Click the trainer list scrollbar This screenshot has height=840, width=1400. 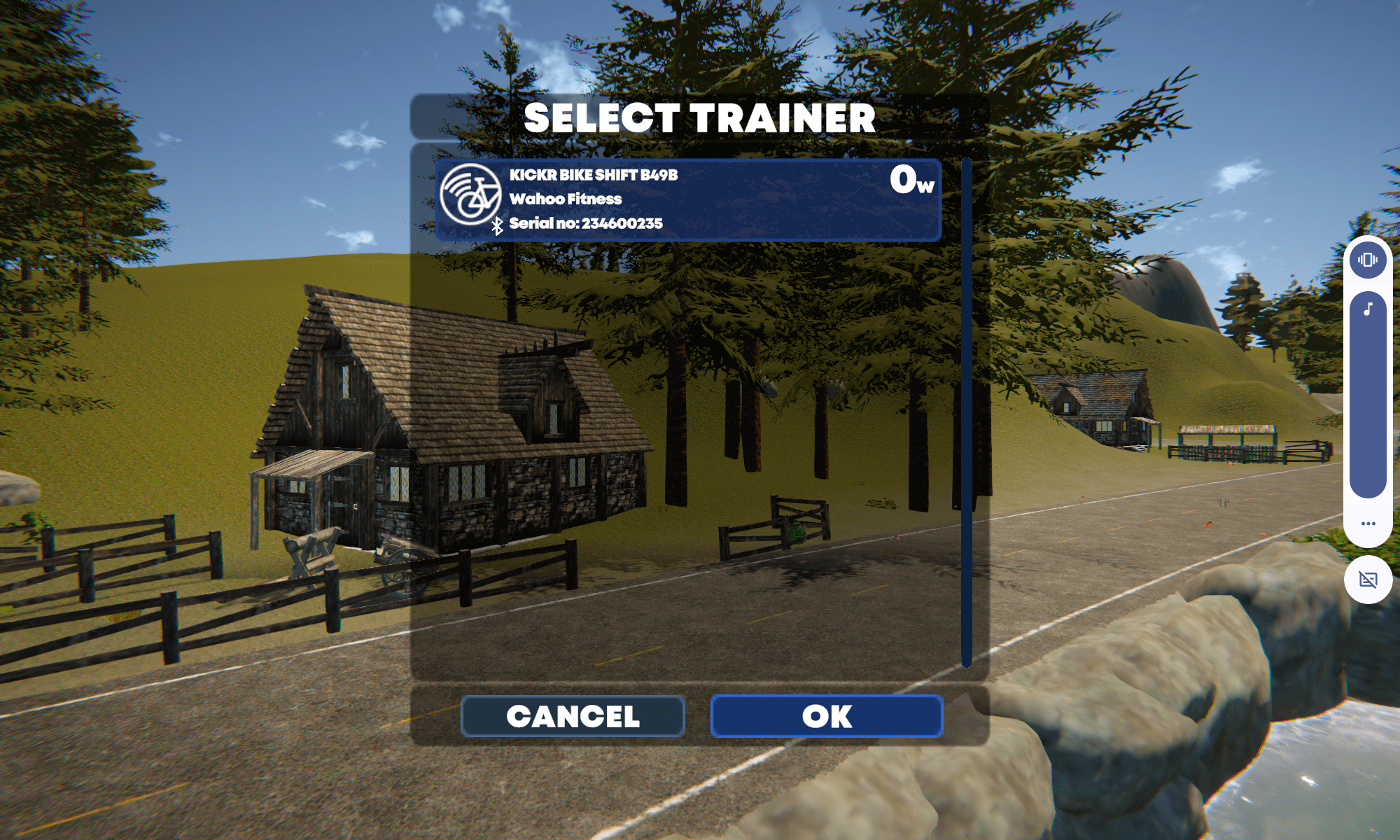click(x=967, y=413)
